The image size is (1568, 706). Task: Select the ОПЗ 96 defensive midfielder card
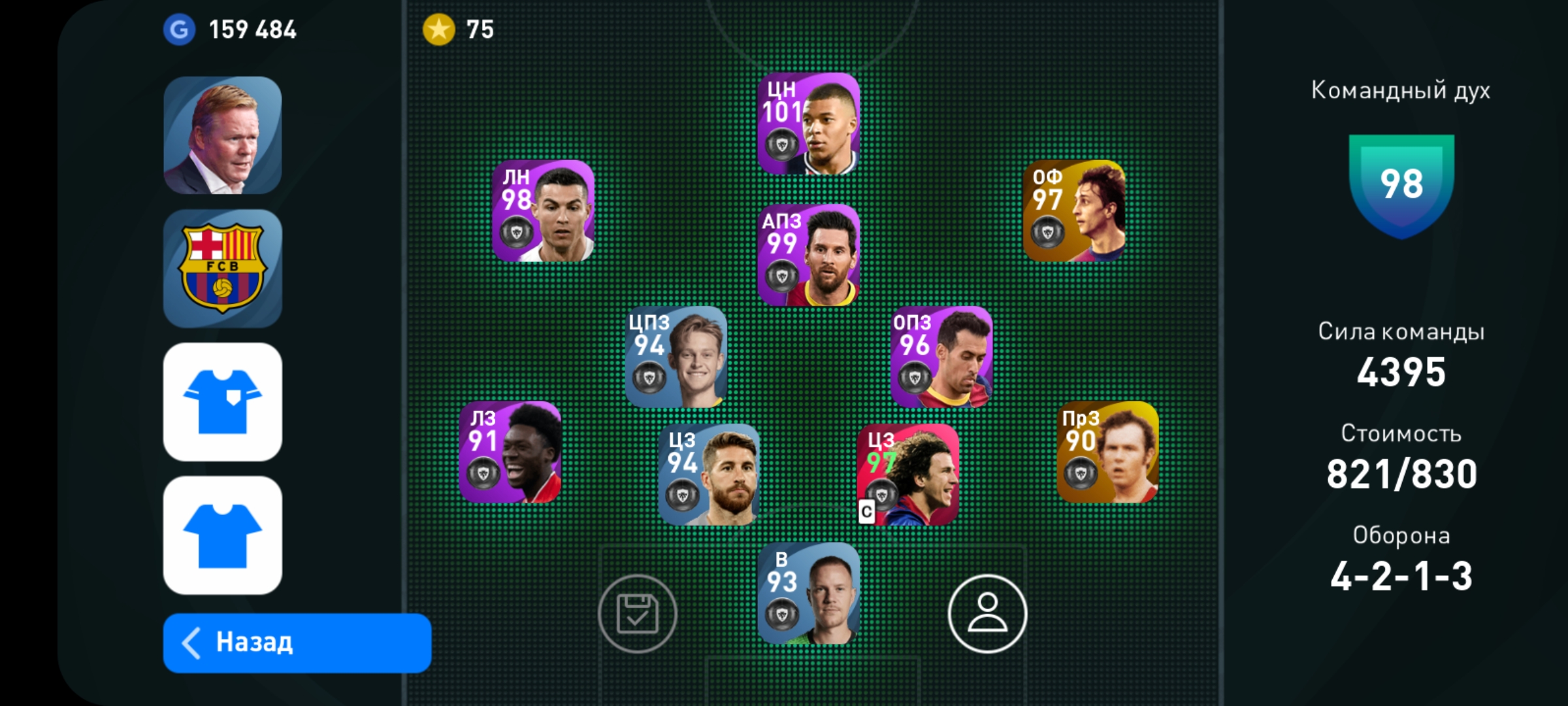coord(941,357)
